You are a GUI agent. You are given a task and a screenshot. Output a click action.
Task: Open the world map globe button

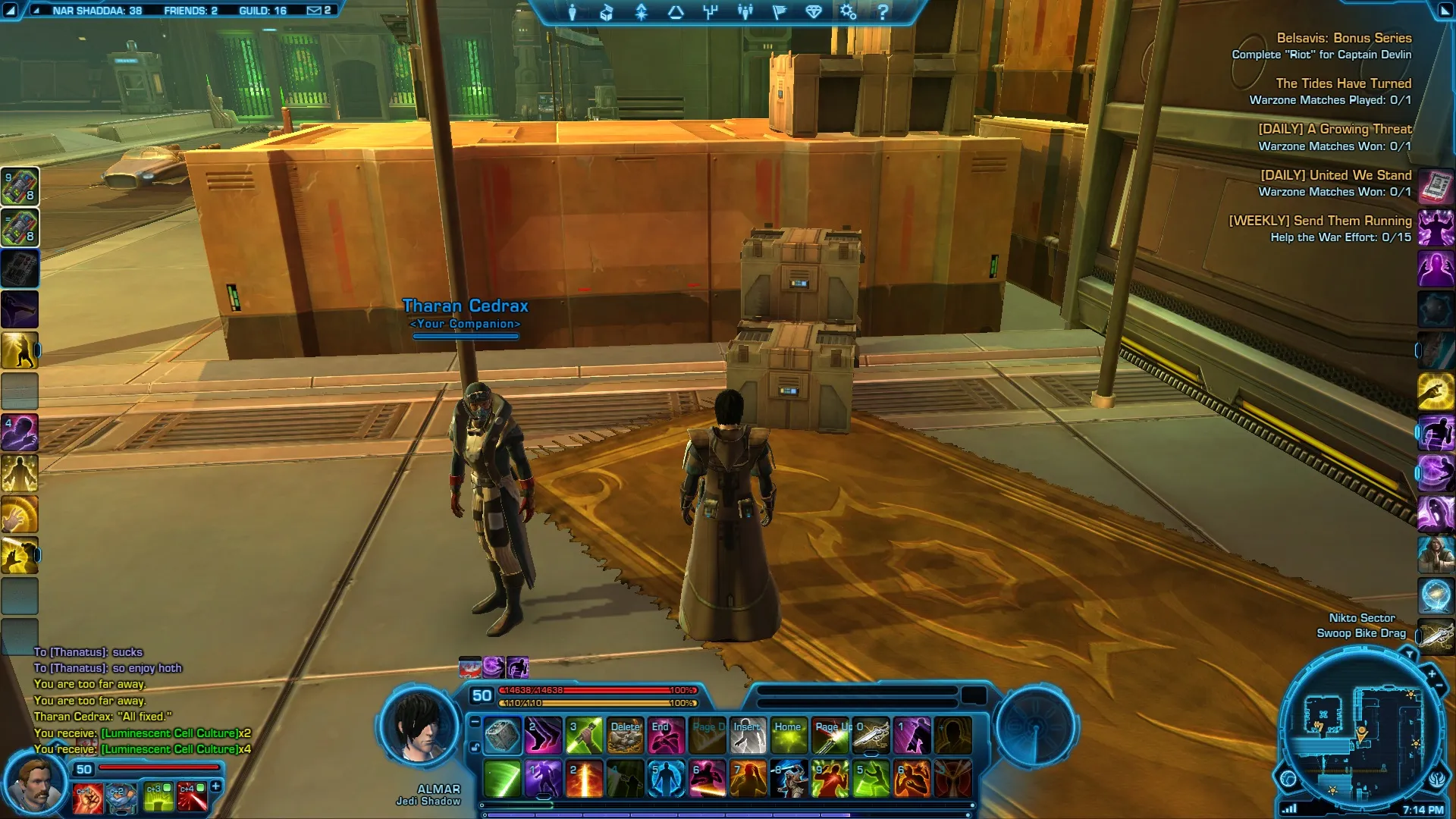click(1288, 778)
